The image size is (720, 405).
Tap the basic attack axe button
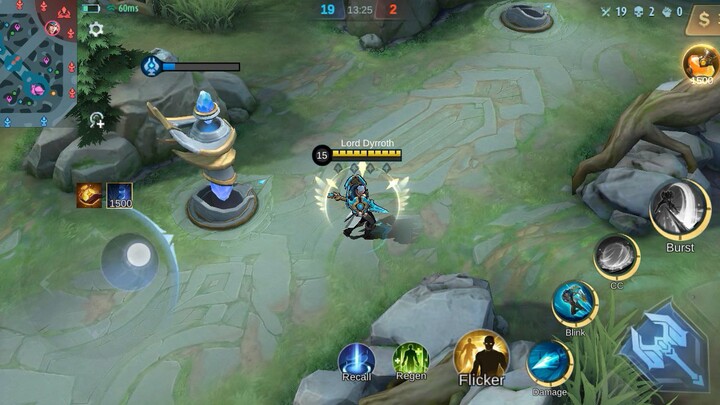[665, 346]
